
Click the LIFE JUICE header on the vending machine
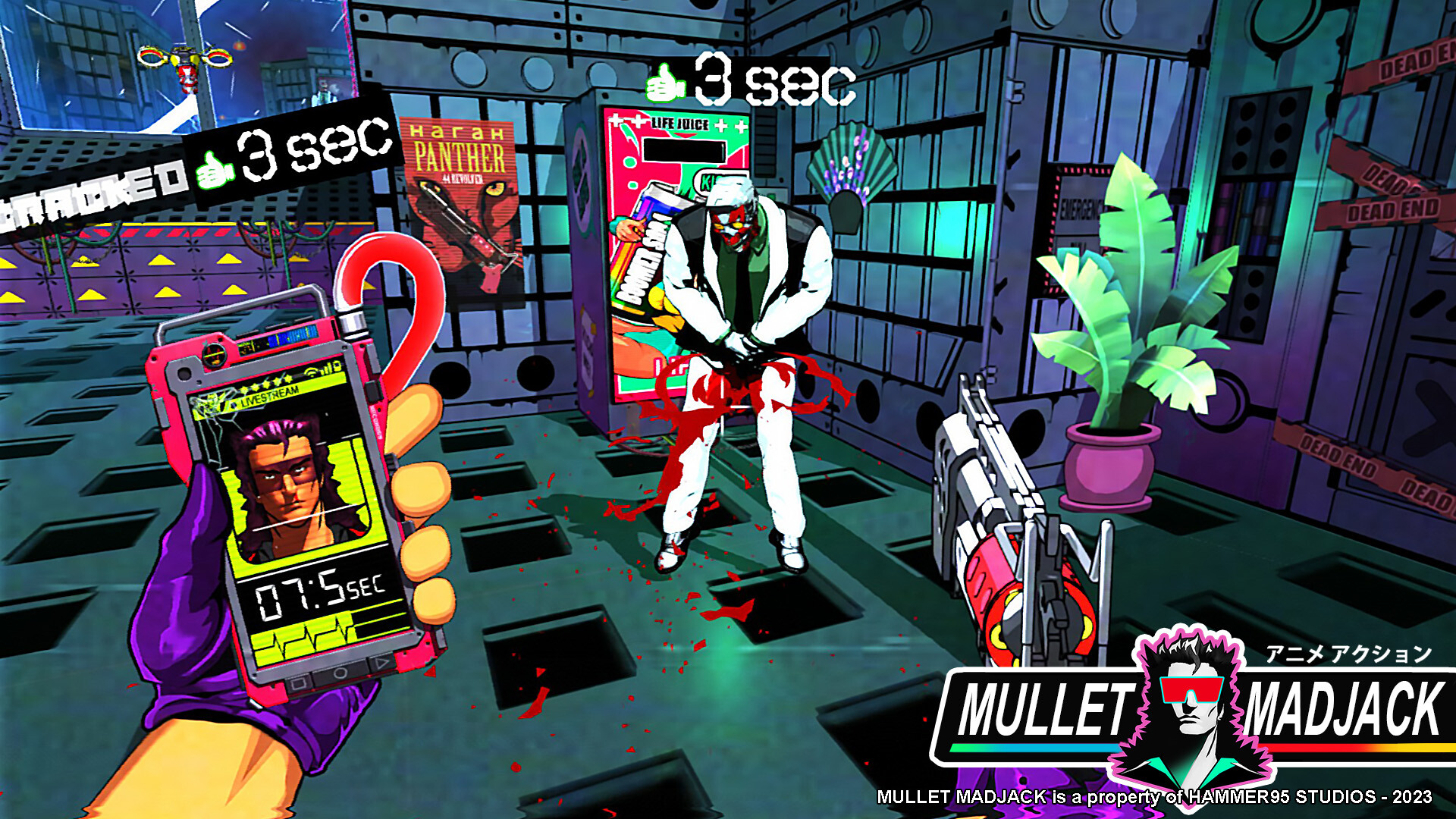point(682,123)
